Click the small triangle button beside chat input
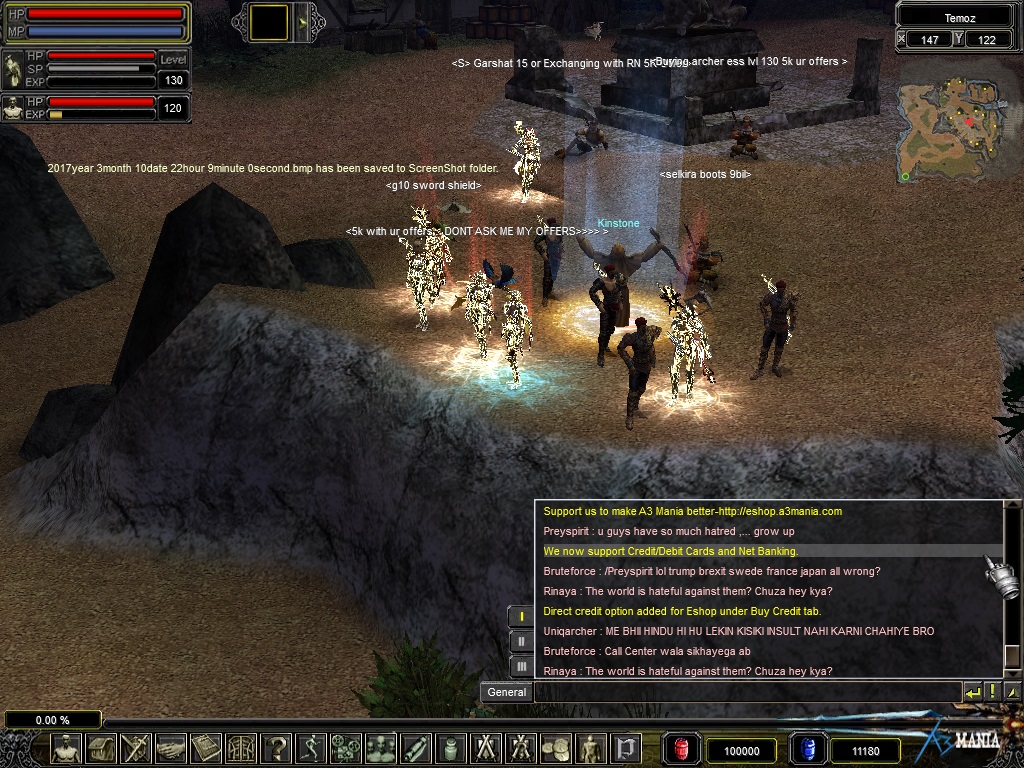This screenshot has width=1024, height=768. (1012, 692)
